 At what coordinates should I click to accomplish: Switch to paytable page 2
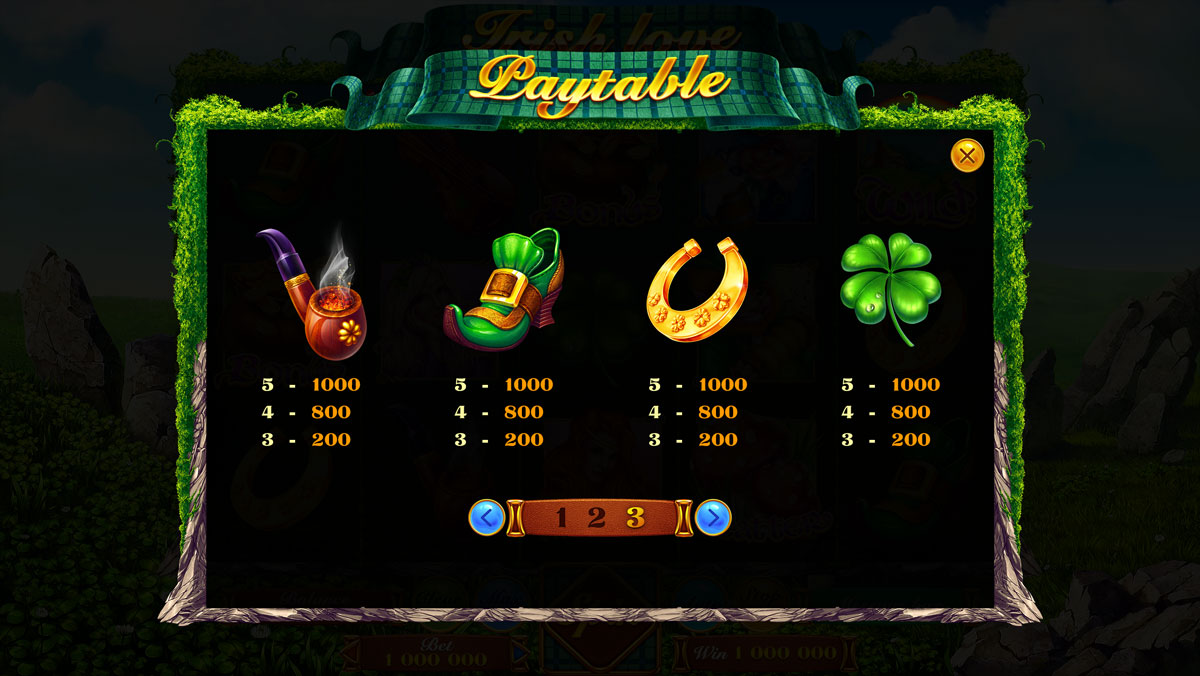pyautogui.click(x=596, y=517)
